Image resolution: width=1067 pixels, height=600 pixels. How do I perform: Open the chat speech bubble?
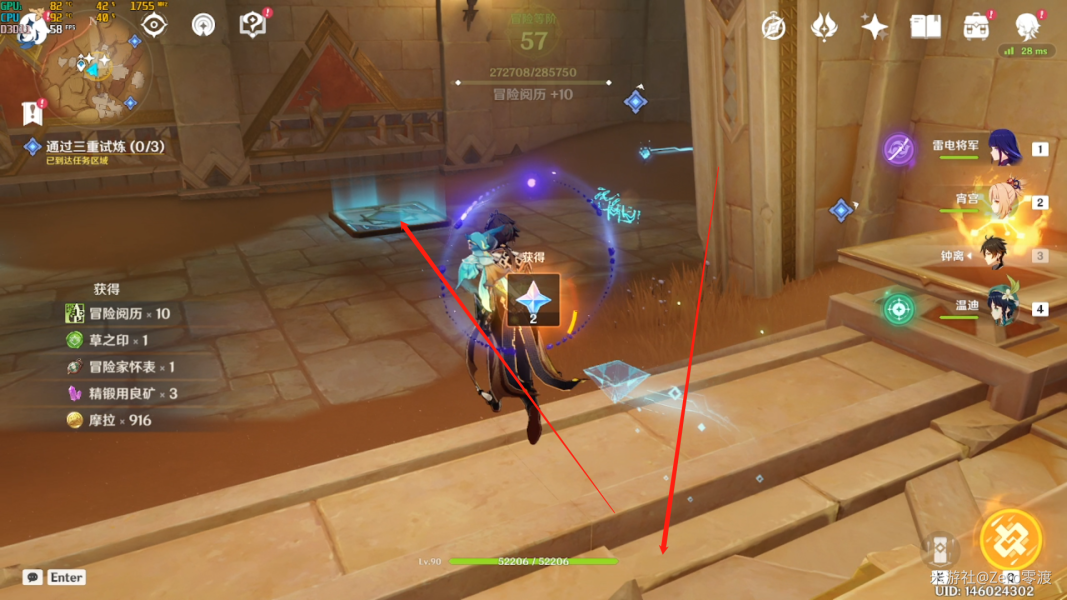pyautogui.click(x=33, y=577)
